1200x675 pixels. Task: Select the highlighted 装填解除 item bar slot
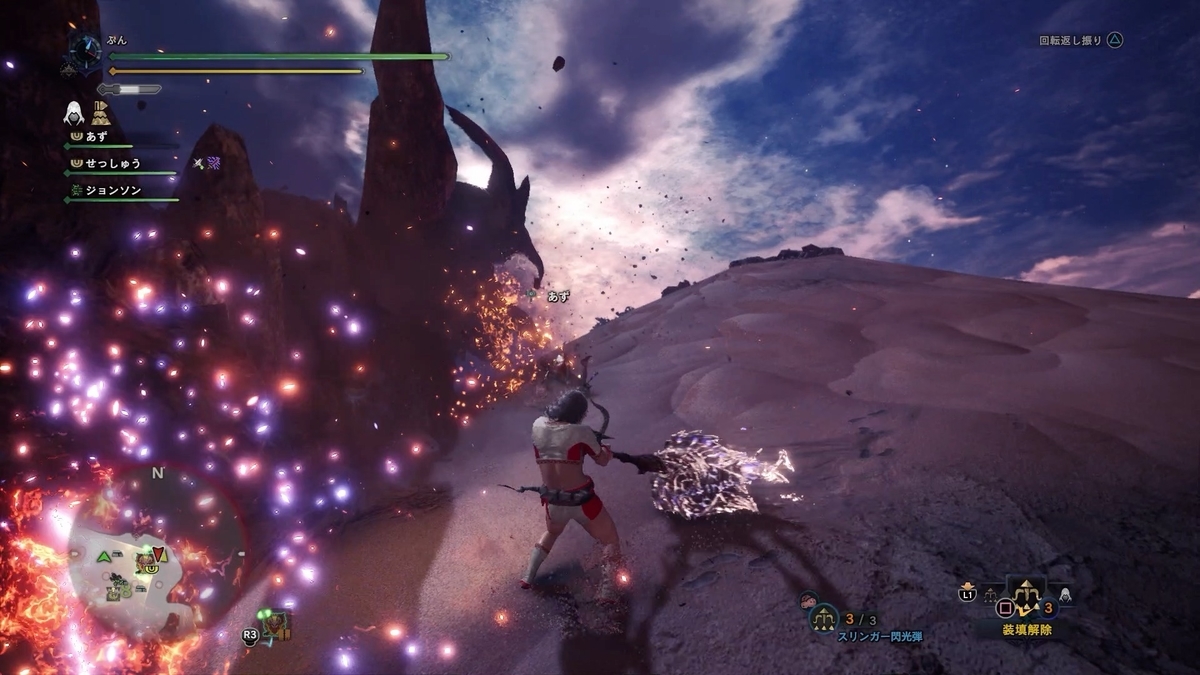[1025, 597]
